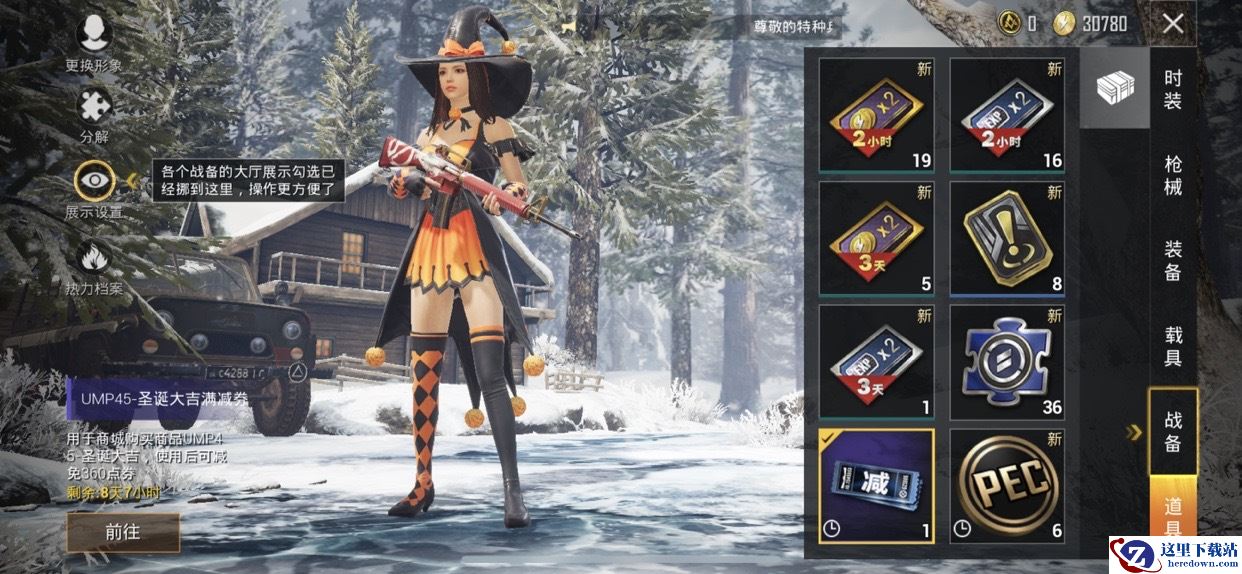
Task: Select the 3-day double gold card
Action: [876, 239]
